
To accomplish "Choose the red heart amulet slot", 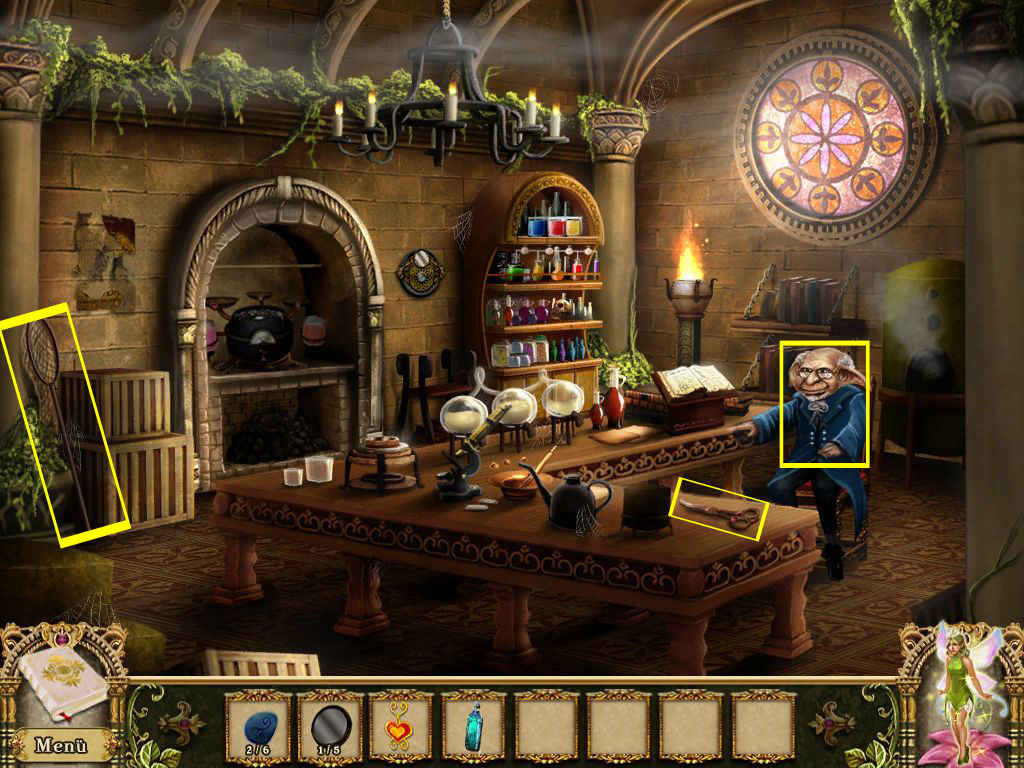I will (401, 725).
